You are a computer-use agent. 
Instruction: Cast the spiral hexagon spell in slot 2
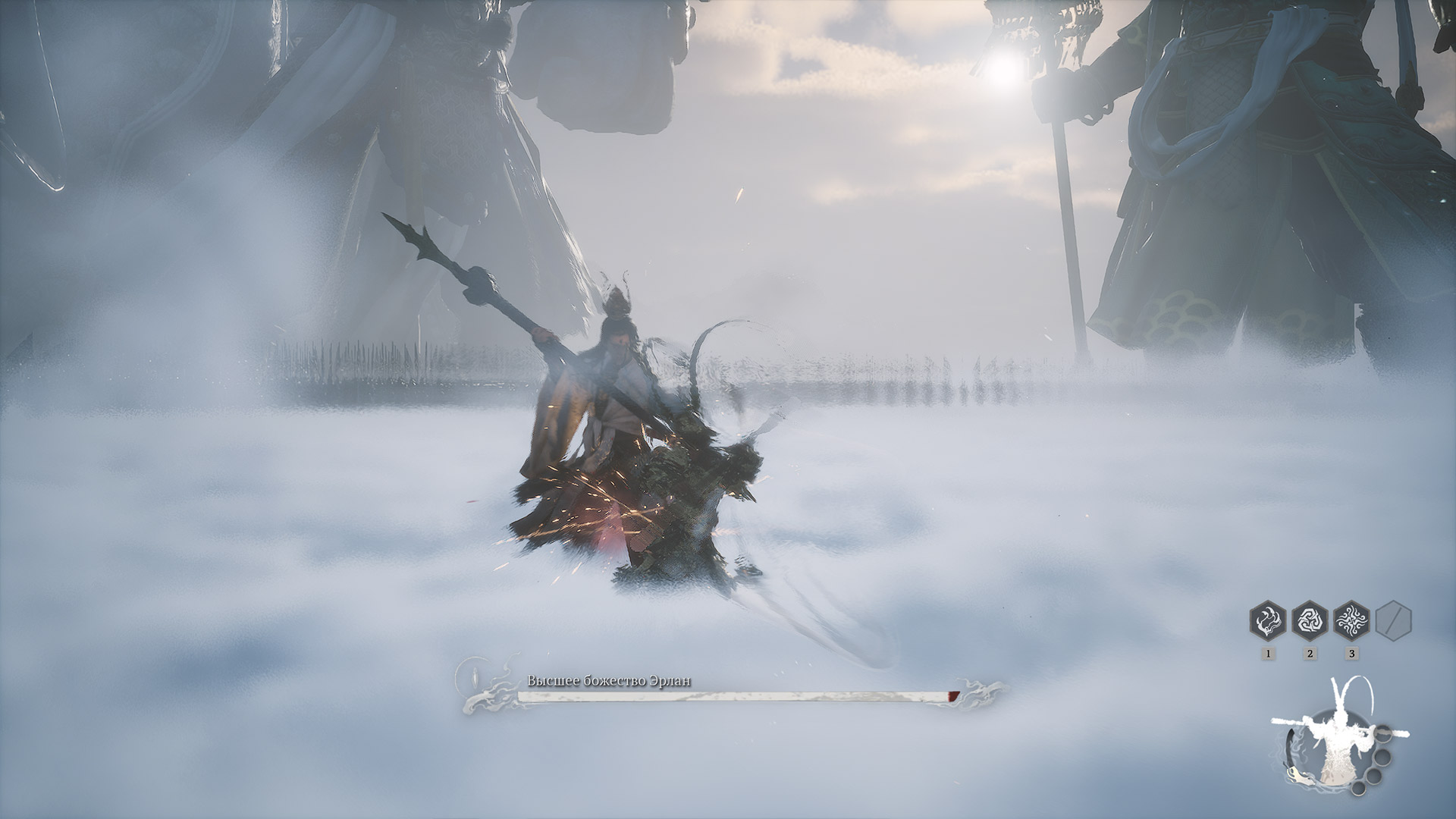[x=1310, y=621]
